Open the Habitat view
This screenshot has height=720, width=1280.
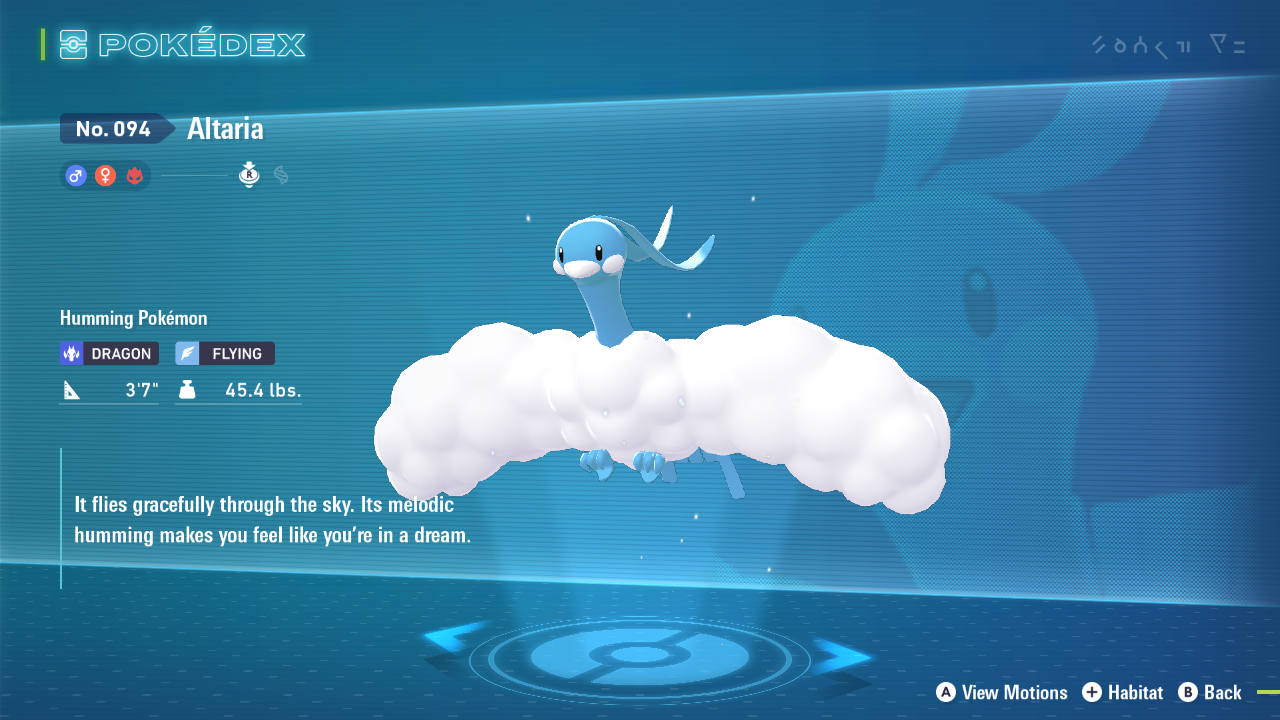[x=1123, y=692]
